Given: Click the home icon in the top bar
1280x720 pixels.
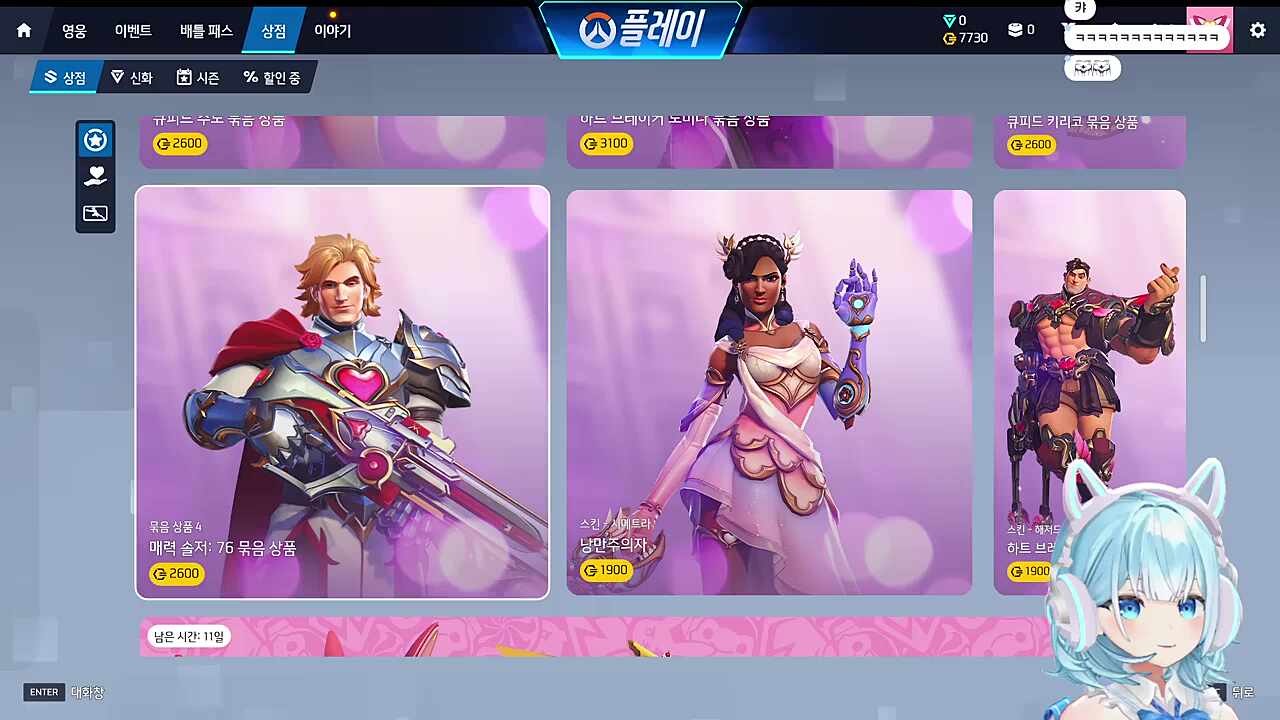Looking at the screenshot, I should pyautogui.click(x=23, y=30).
